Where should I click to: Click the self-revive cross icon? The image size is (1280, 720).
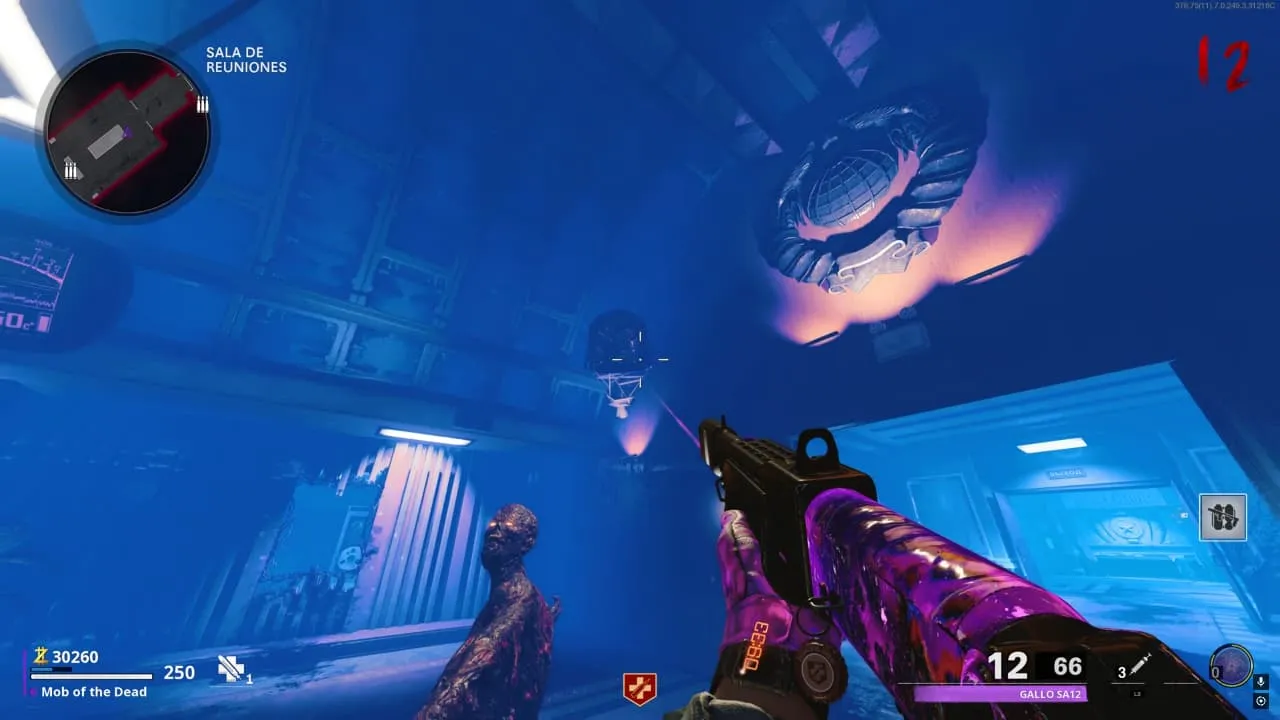tap(231, 670)
